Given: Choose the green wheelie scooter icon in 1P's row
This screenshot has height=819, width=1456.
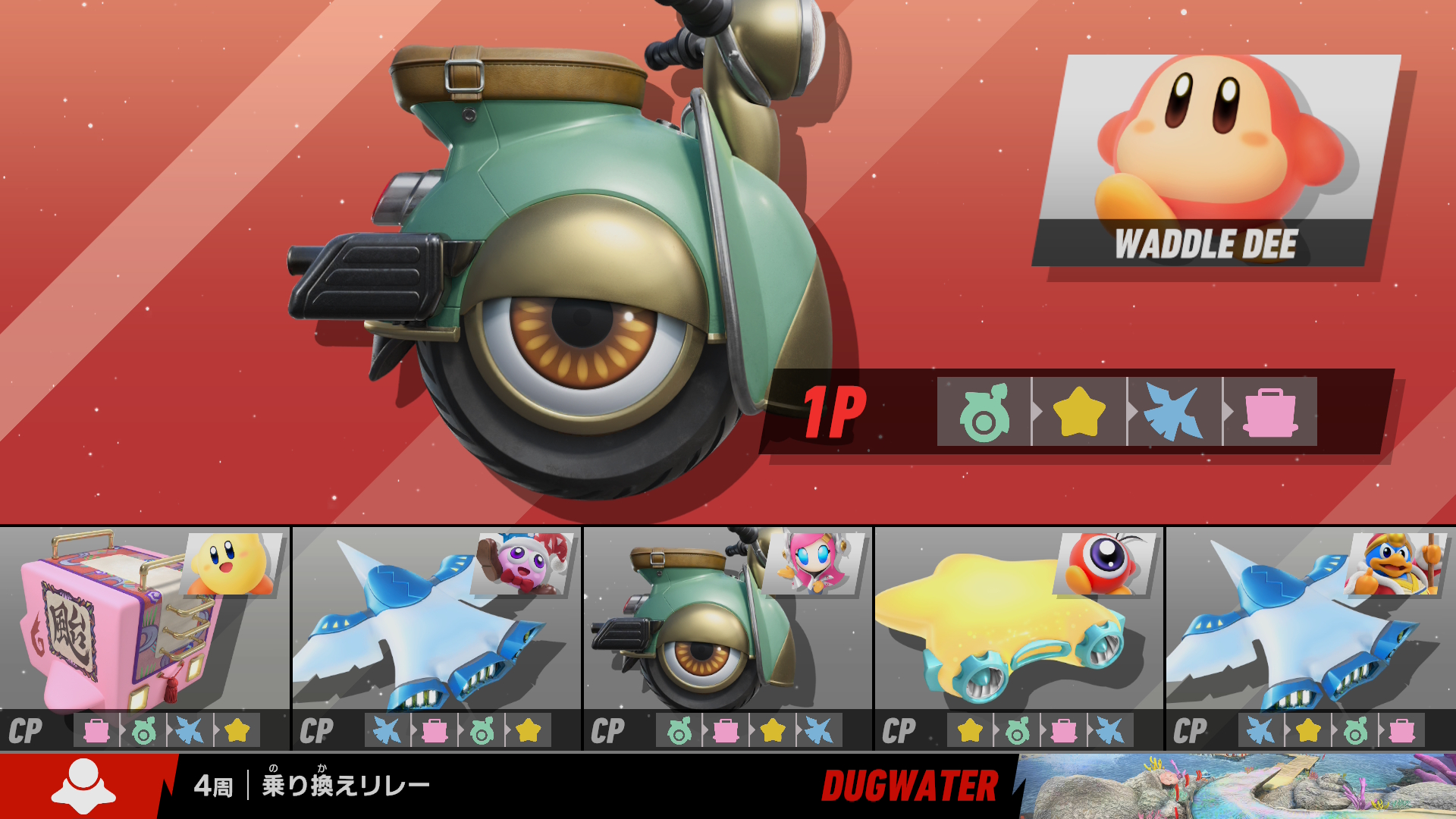Looking at the screenshot, I should point(984,412).
